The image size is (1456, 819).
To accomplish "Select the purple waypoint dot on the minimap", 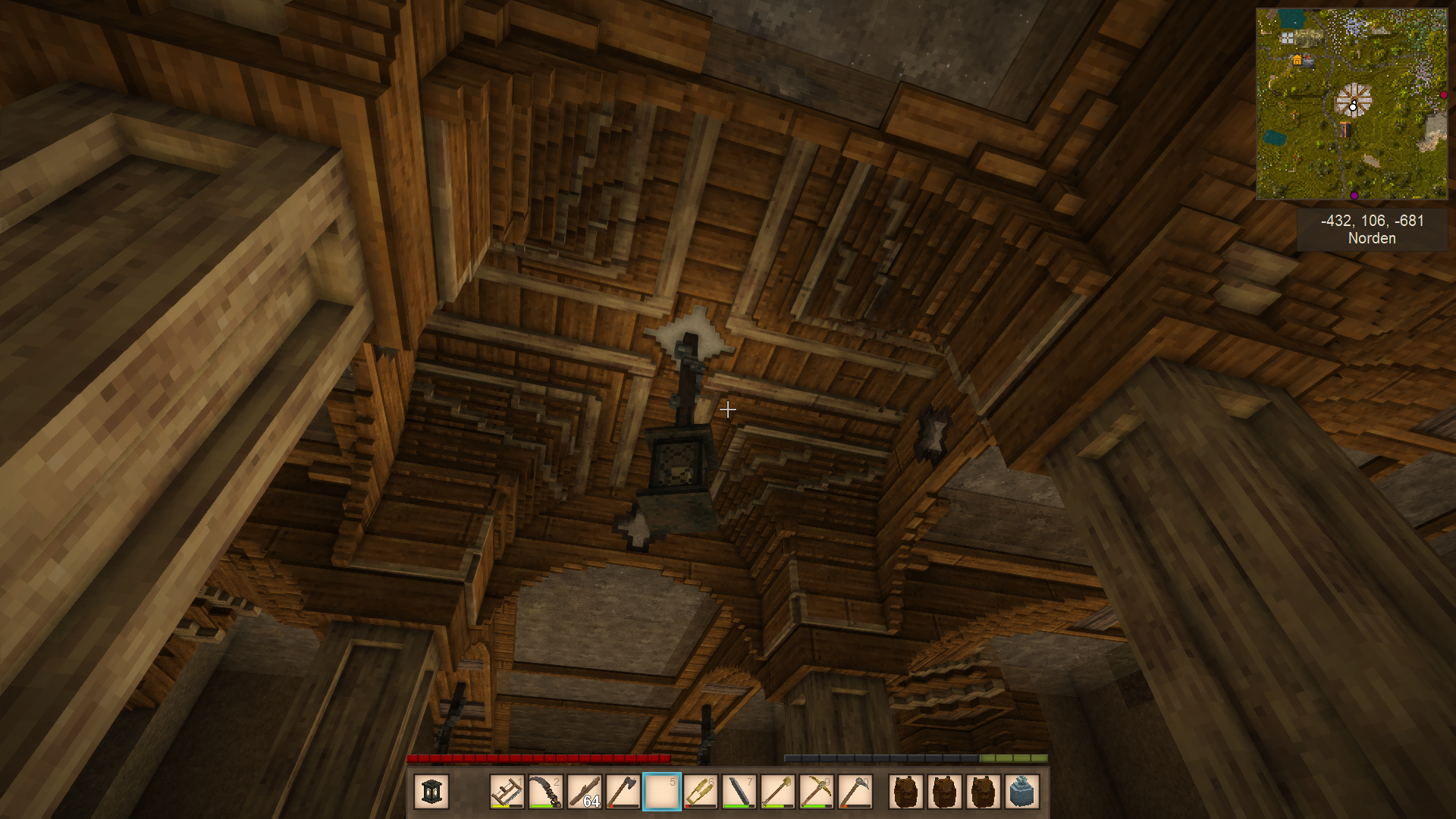I will click(x=1354, y=196).
